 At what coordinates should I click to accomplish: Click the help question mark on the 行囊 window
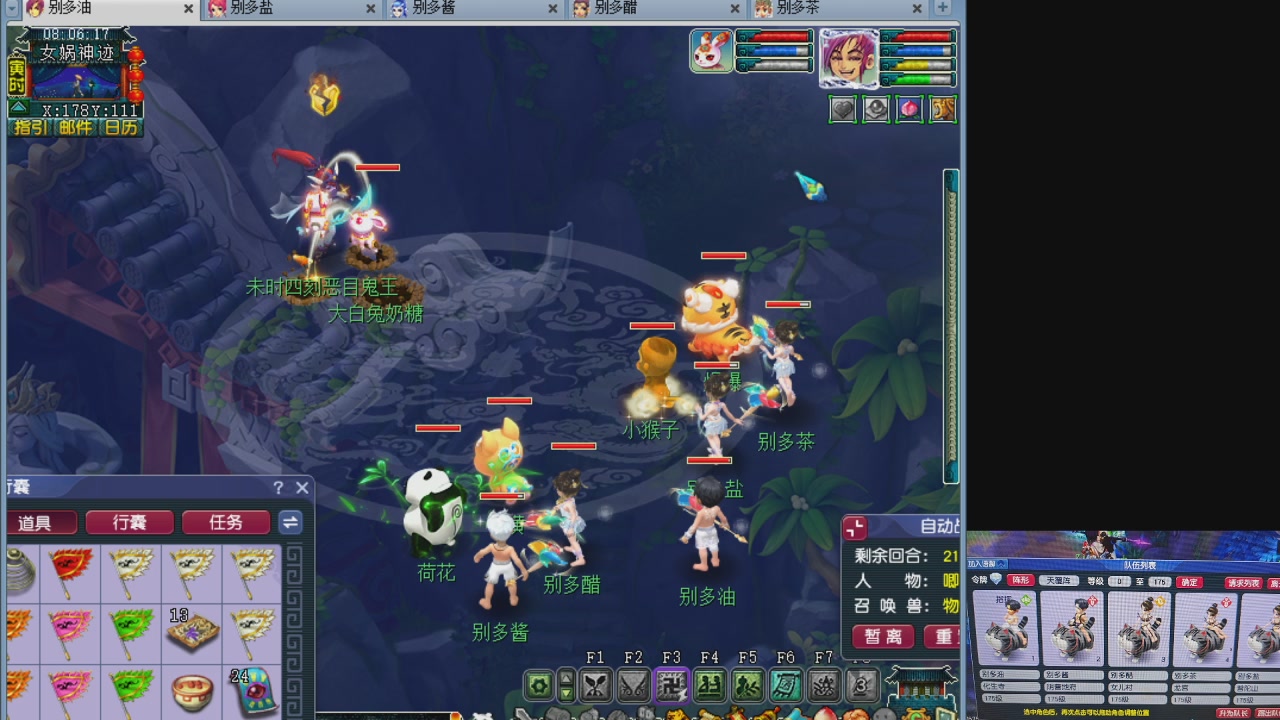click(278, 488)
